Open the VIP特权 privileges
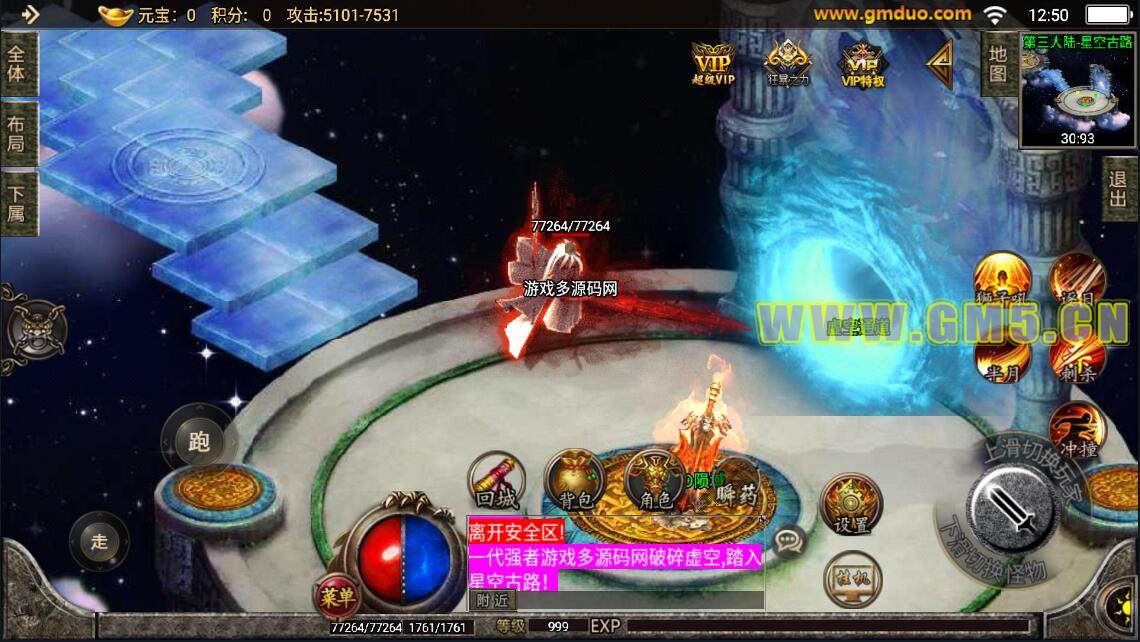The image size is (1140, 642). [862, 65]
